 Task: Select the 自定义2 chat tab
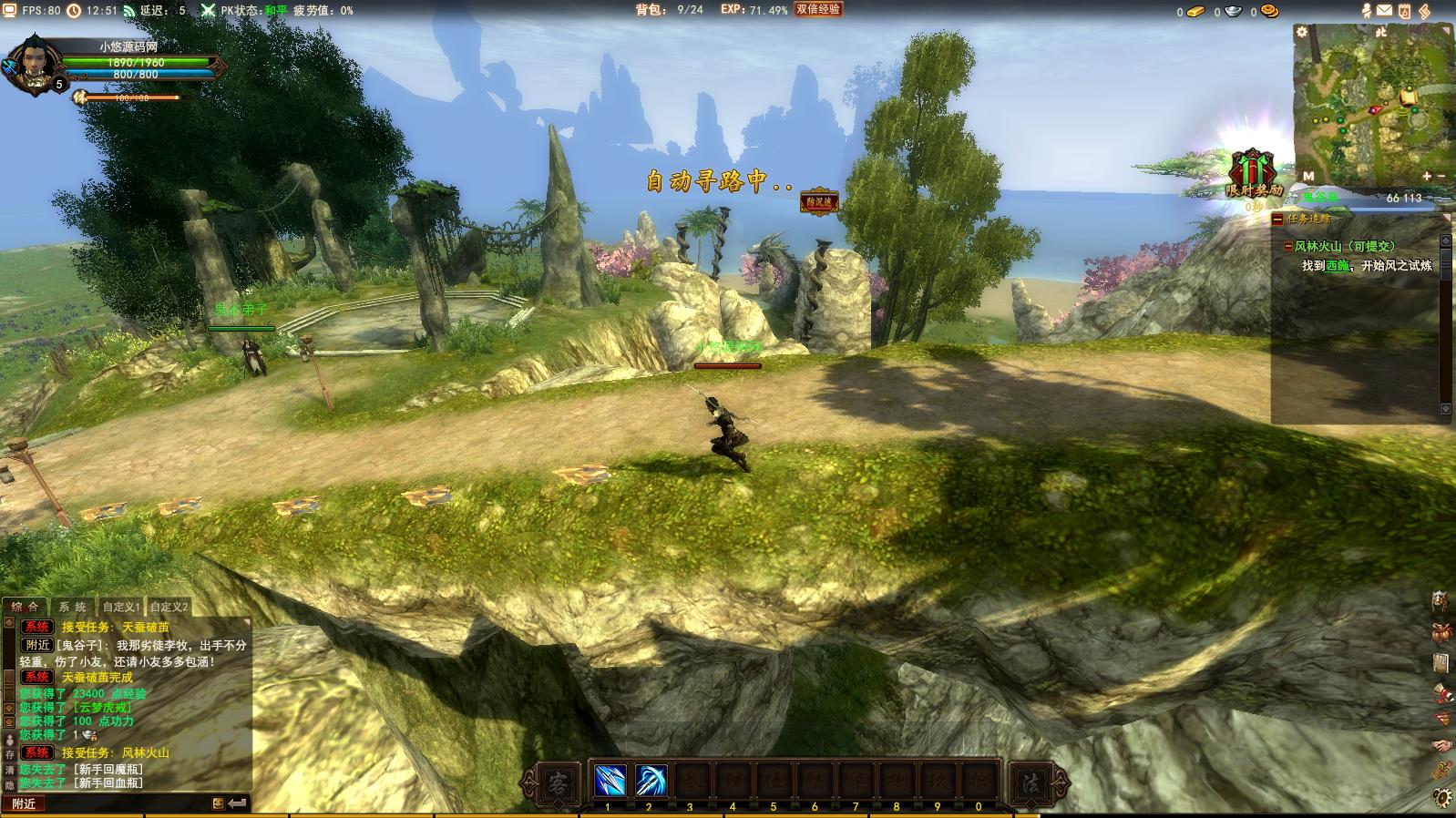click(169, 607)
